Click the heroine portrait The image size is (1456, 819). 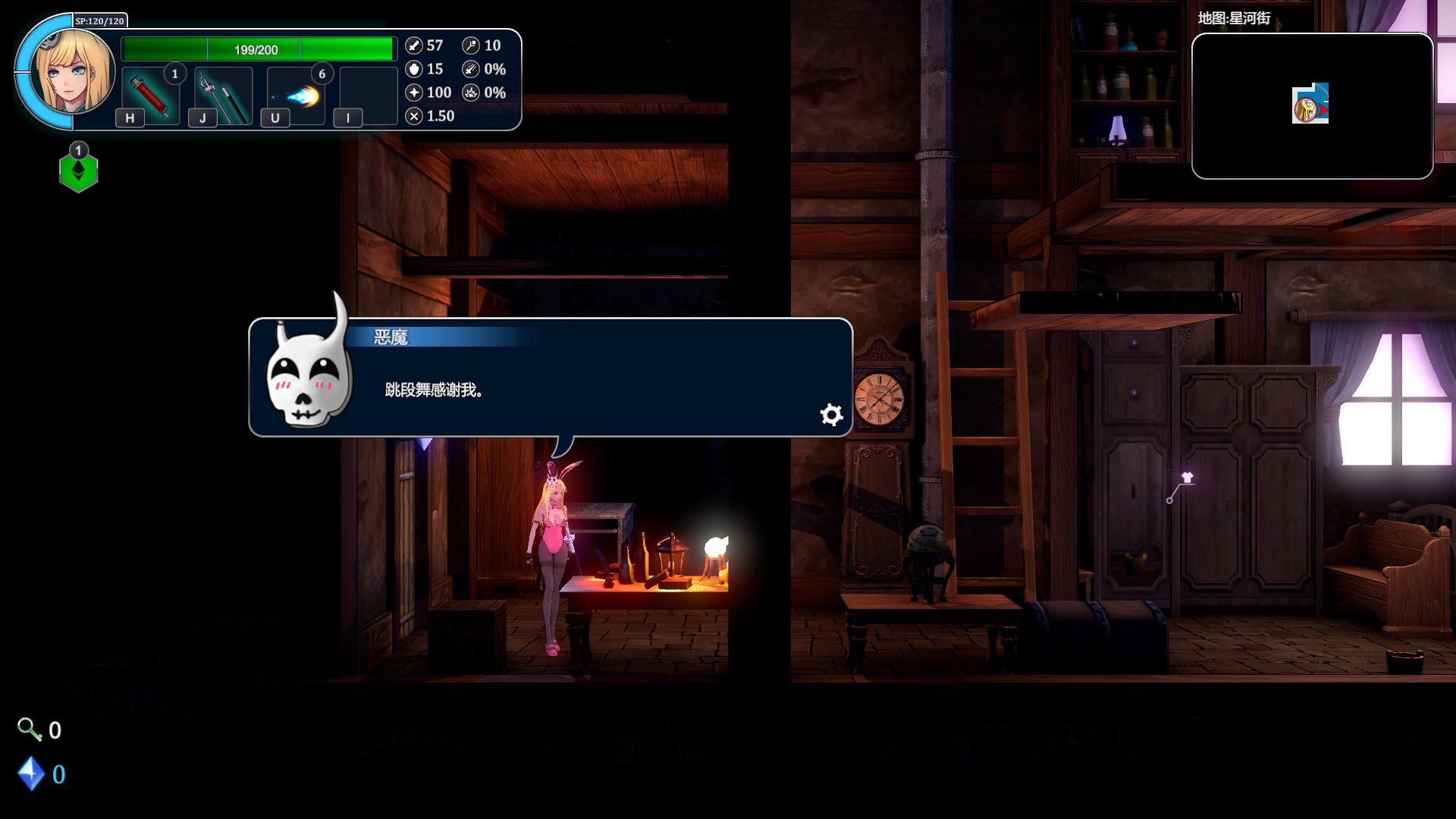pos(74,72)
